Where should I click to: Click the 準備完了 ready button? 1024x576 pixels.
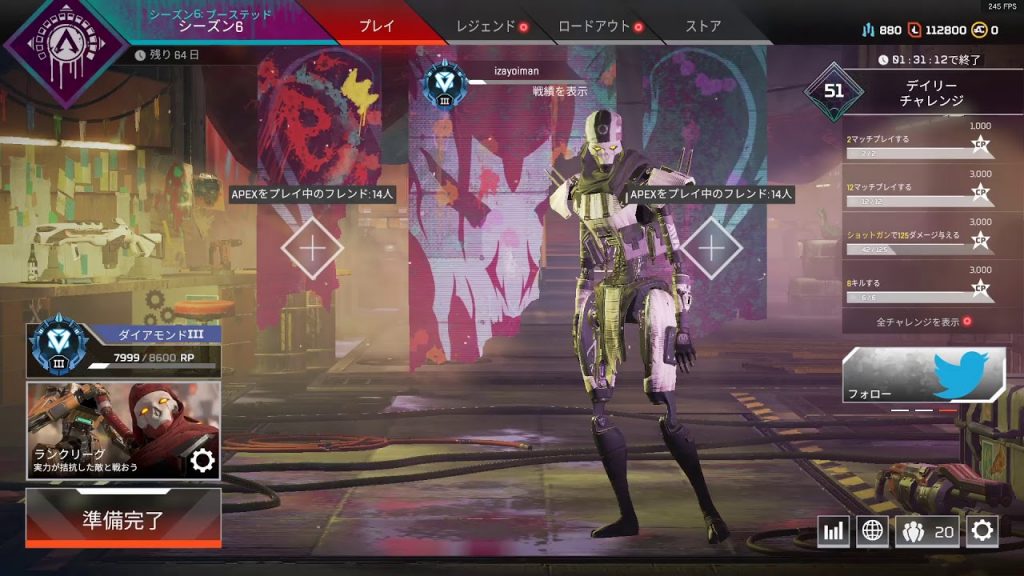click(123, 520)
